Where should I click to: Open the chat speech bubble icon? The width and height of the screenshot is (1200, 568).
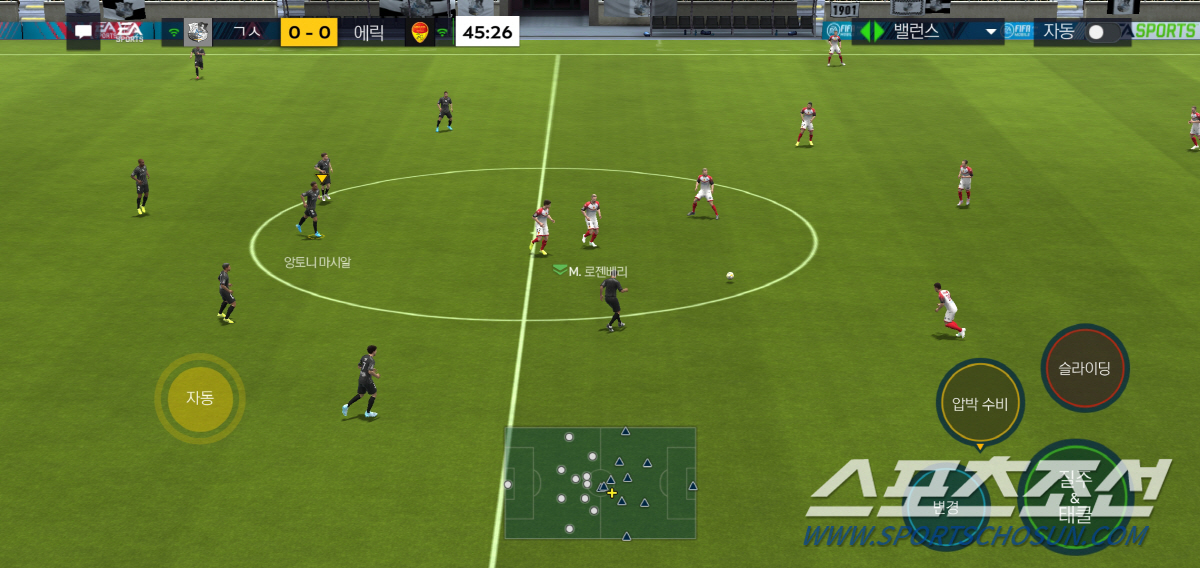click(83, 32)
